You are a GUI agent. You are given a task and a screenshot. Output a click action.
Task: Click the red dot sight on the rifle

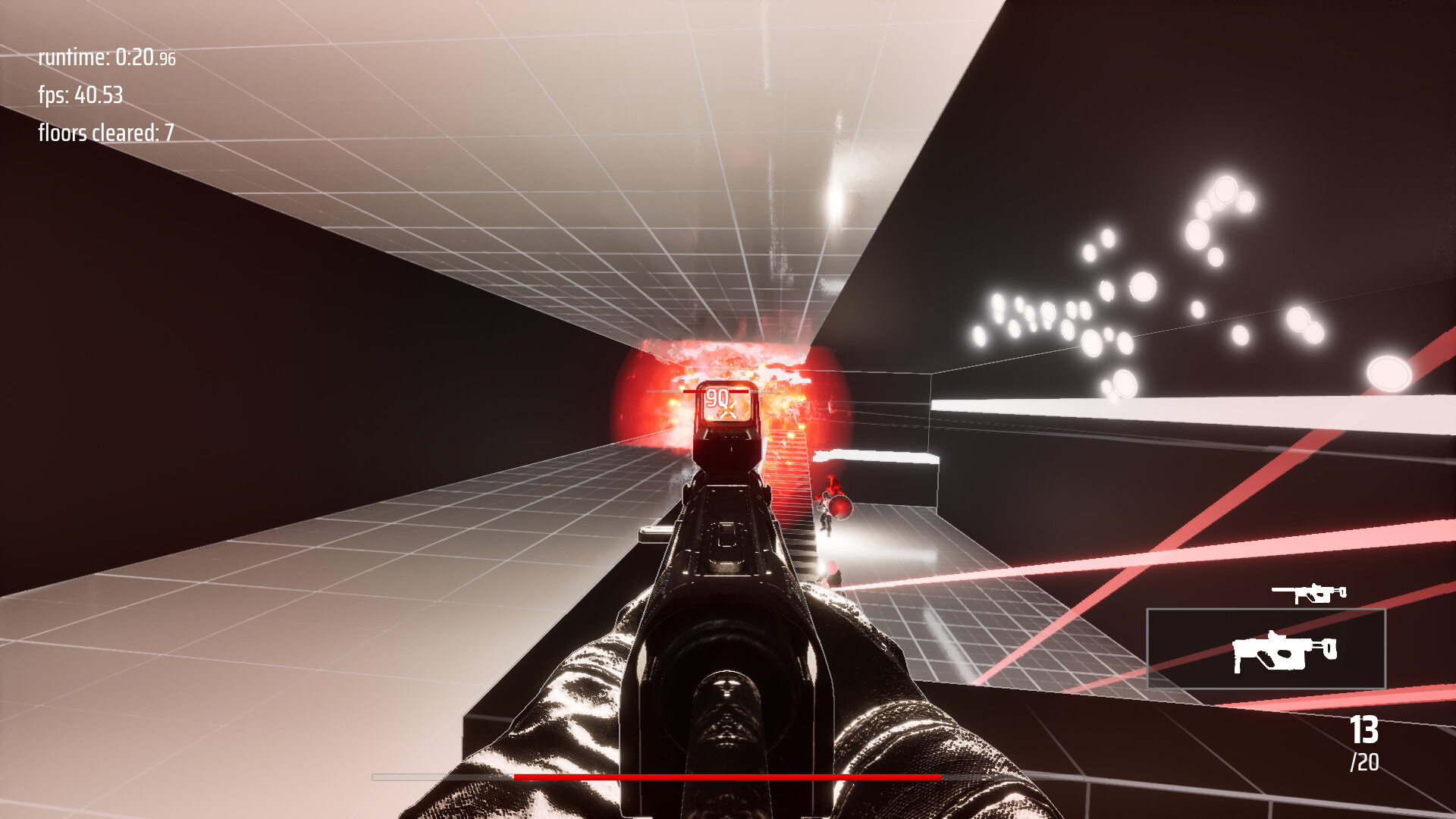[x=725, y=425]
